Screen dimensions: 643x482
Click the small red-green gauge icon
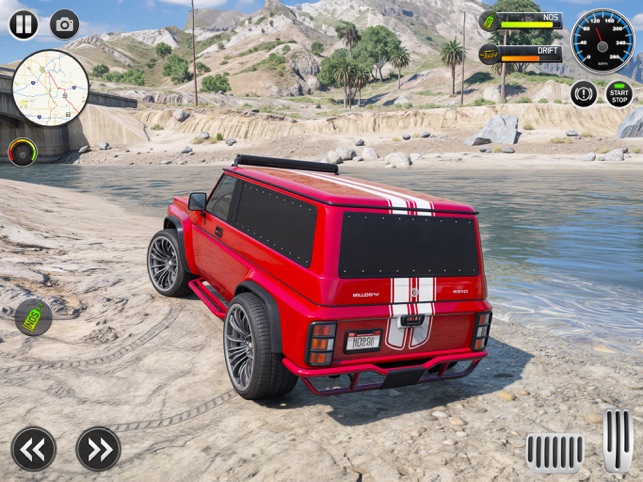[21, 152]
